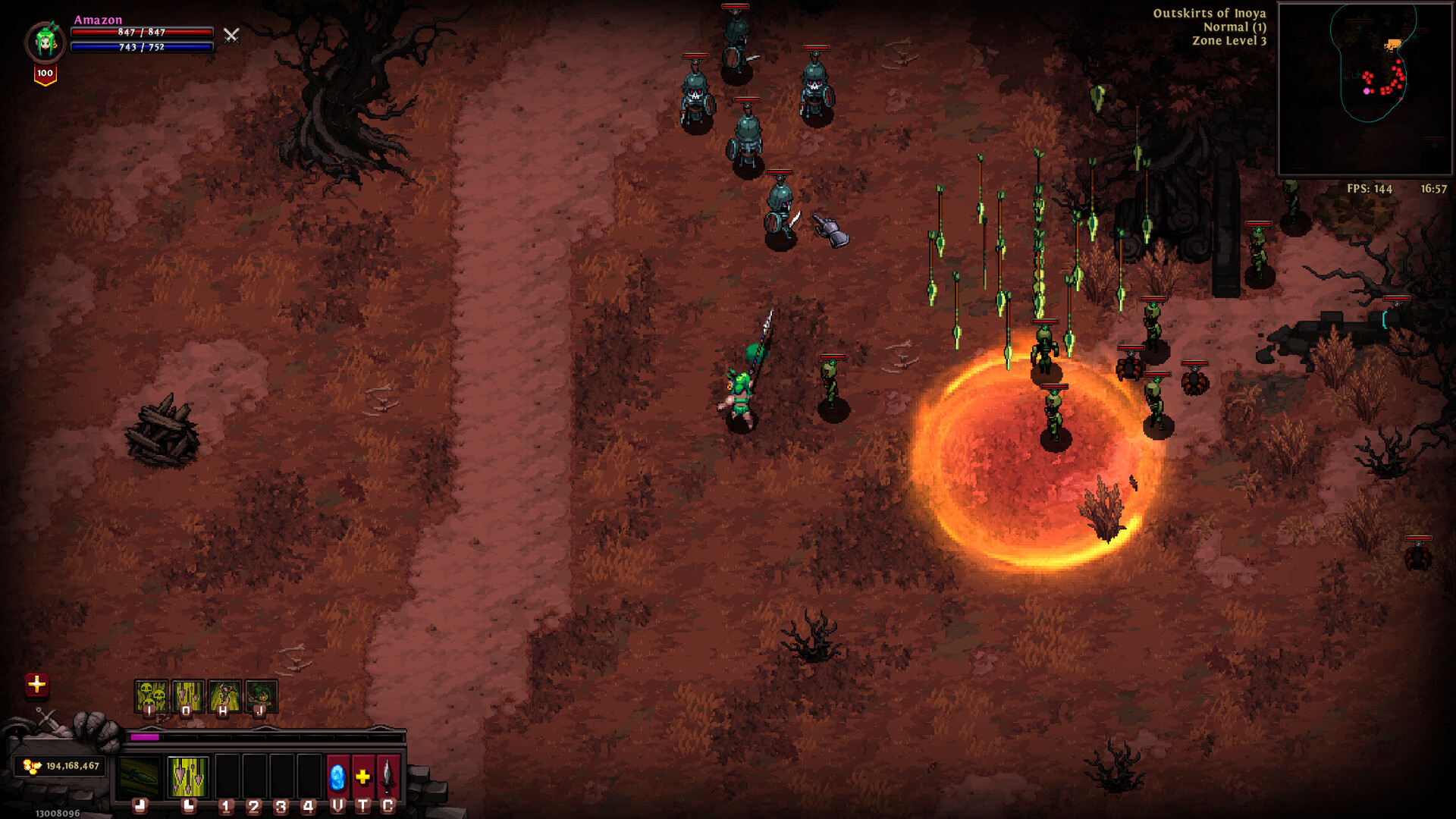Open the attribute points plus button
The image size is (1456, 819).
coord(37,686)
